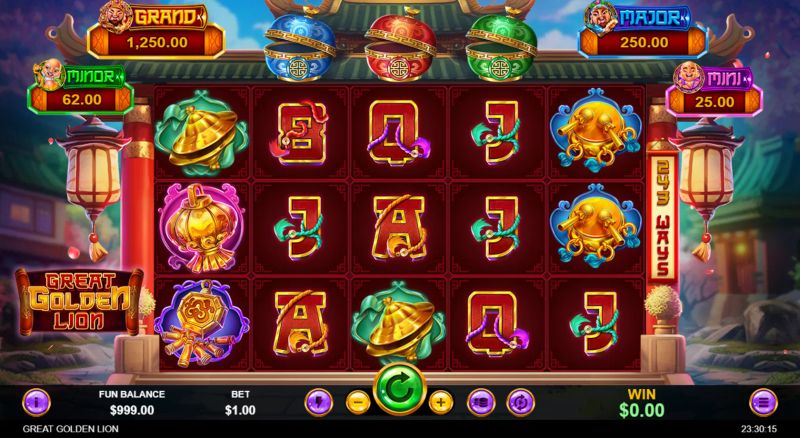
Task: Activate the autoplay button
Action: [520, 402]
